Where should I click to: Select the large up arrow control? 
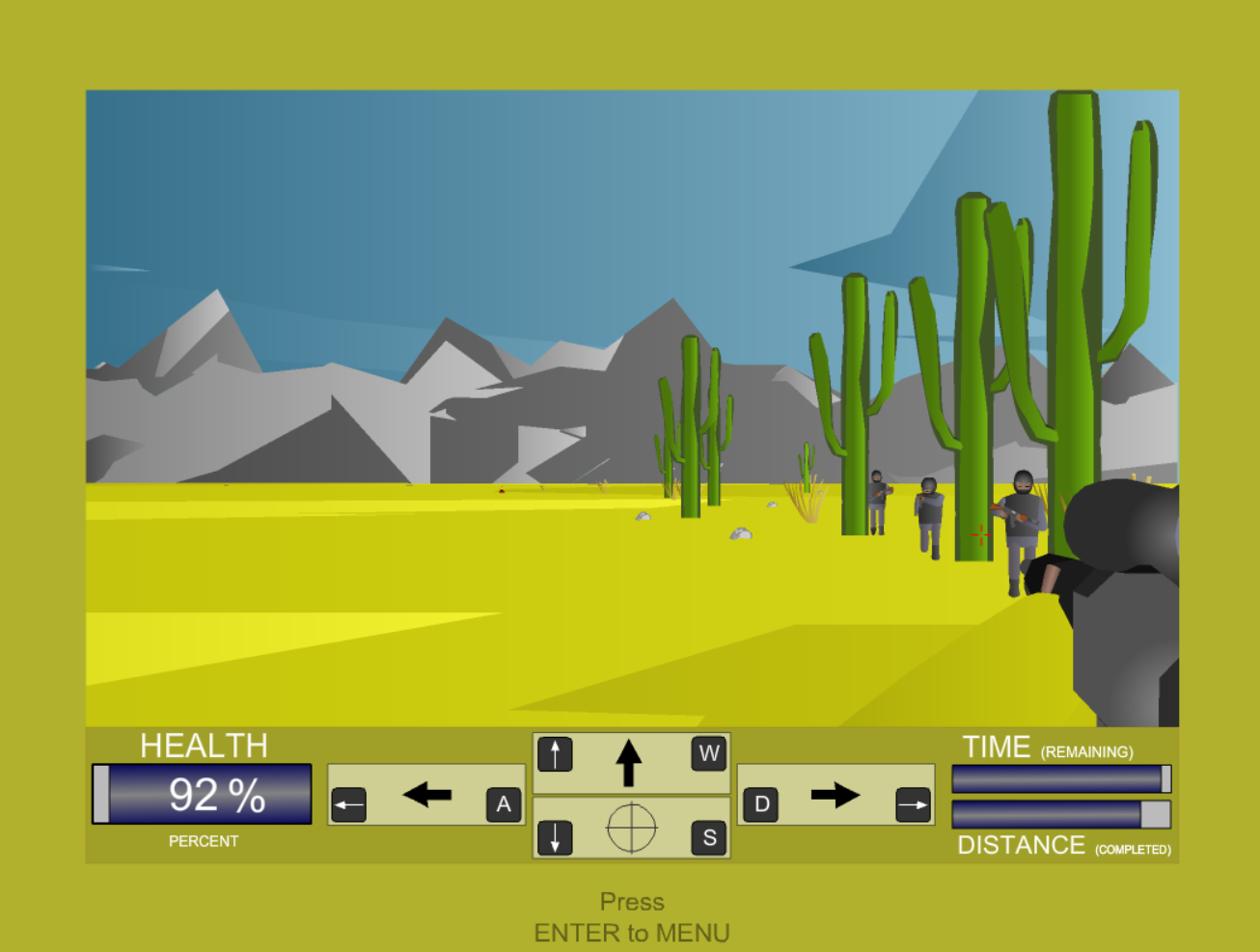(629, 763)
